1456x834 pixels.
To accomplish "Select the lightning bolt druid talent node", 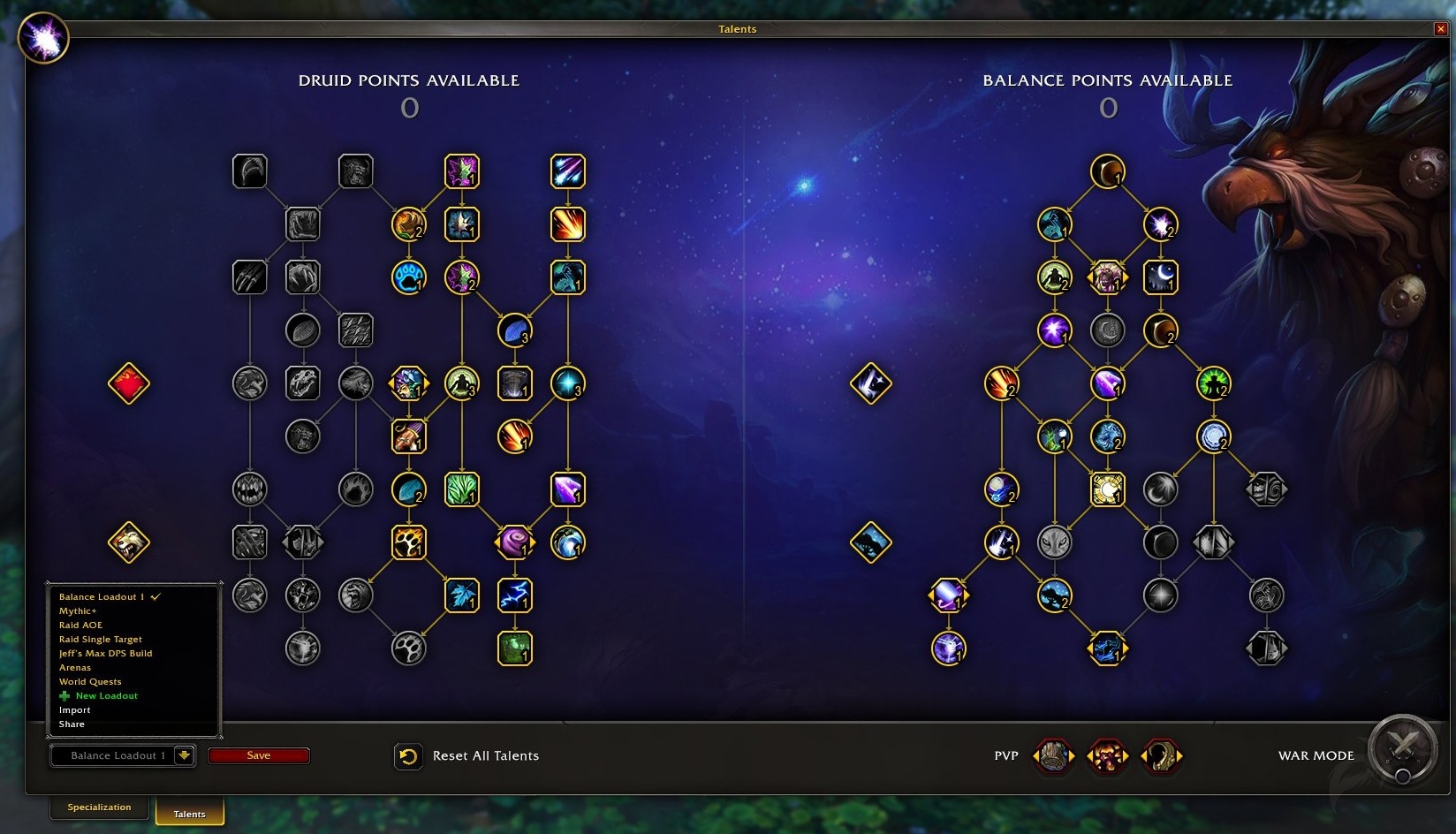I will 514,595.
